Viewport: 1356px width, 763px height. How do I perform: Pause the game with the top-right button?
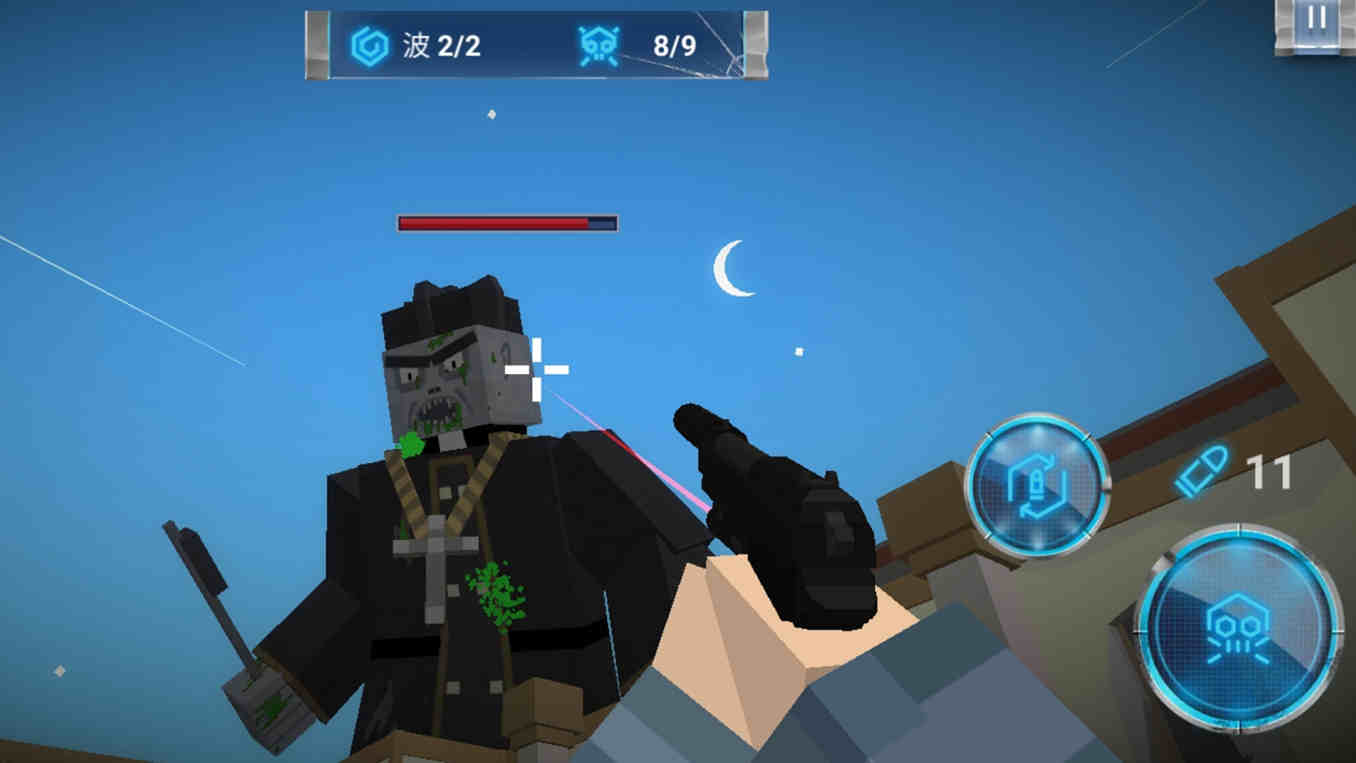(1316, 20)
